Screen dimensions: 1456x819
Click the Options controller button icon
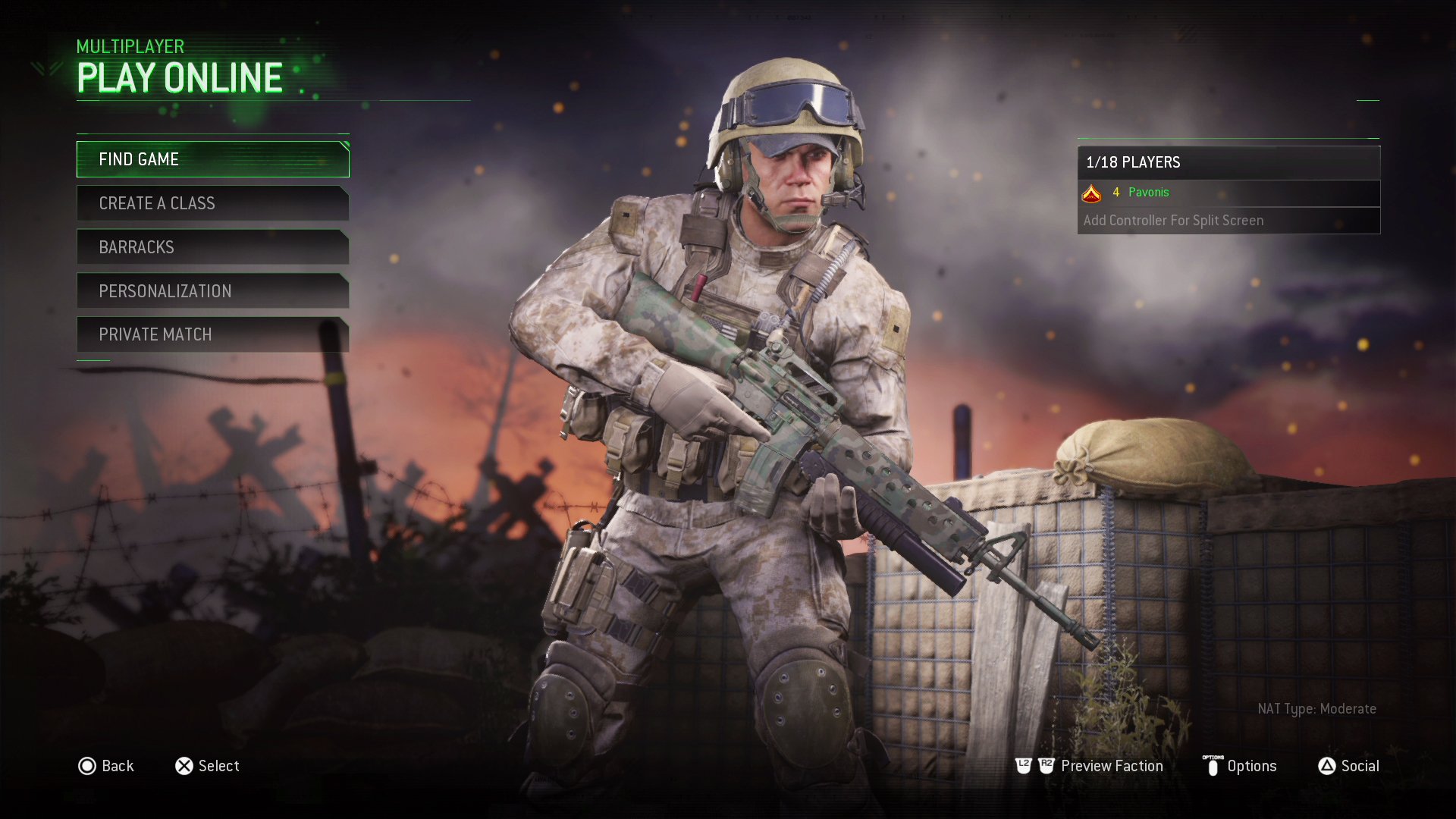click(x=1214, y=766)
